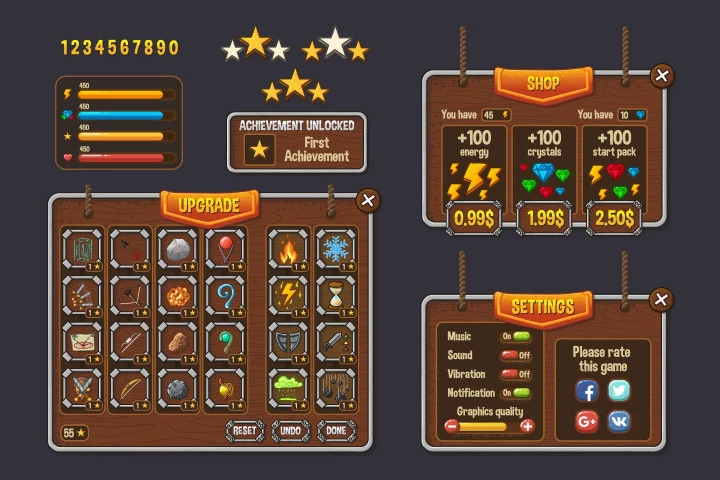Rate the game via the Facebook icon
The width and height of the screenshot is (720, 480).
[x=587, y=390]
